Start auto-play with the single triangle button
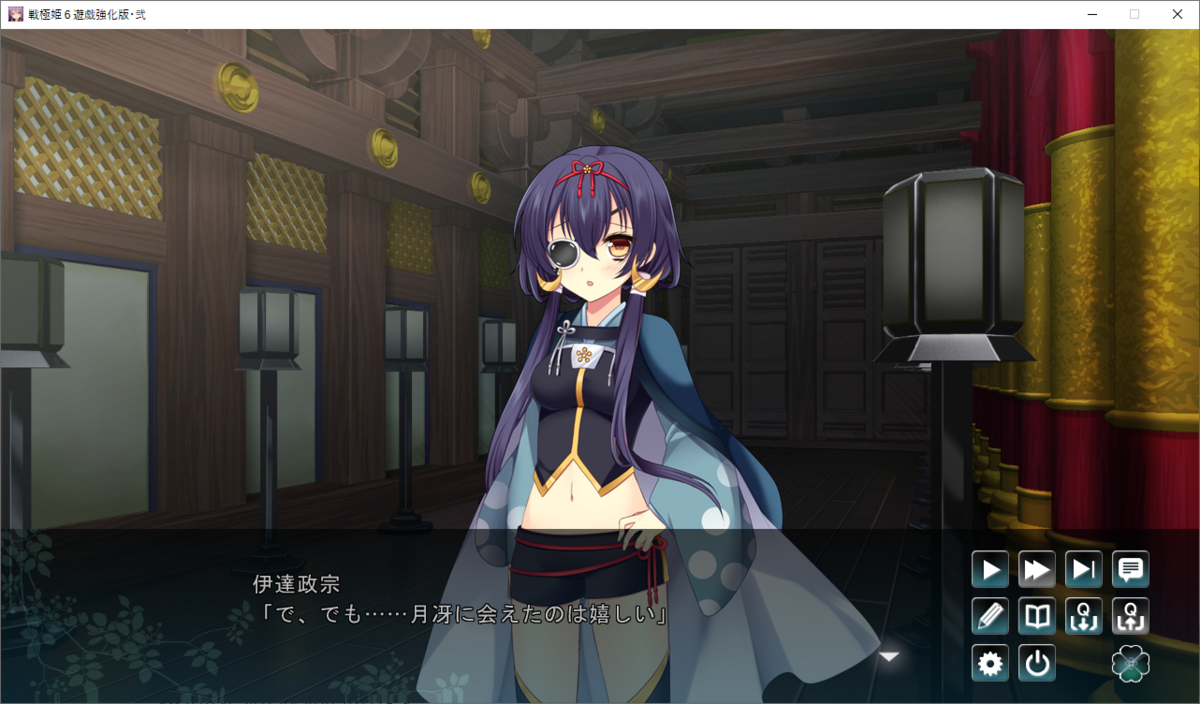1200x704 pixels. pyautogui.click(x=990, y=570)
